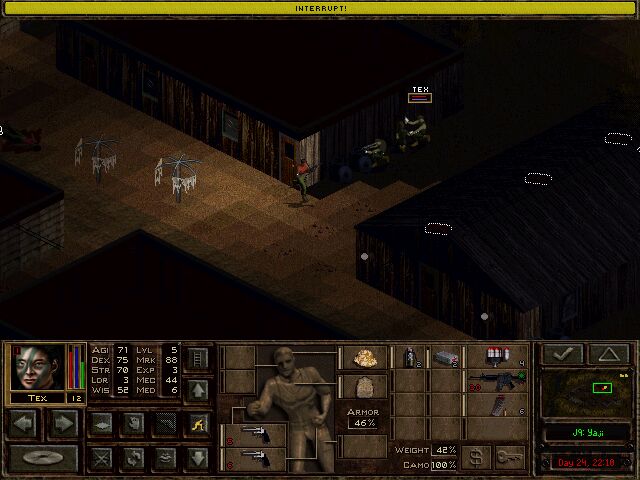Activate the hand action button
This screenshot has height=480, width=640.
pos(132,423)
